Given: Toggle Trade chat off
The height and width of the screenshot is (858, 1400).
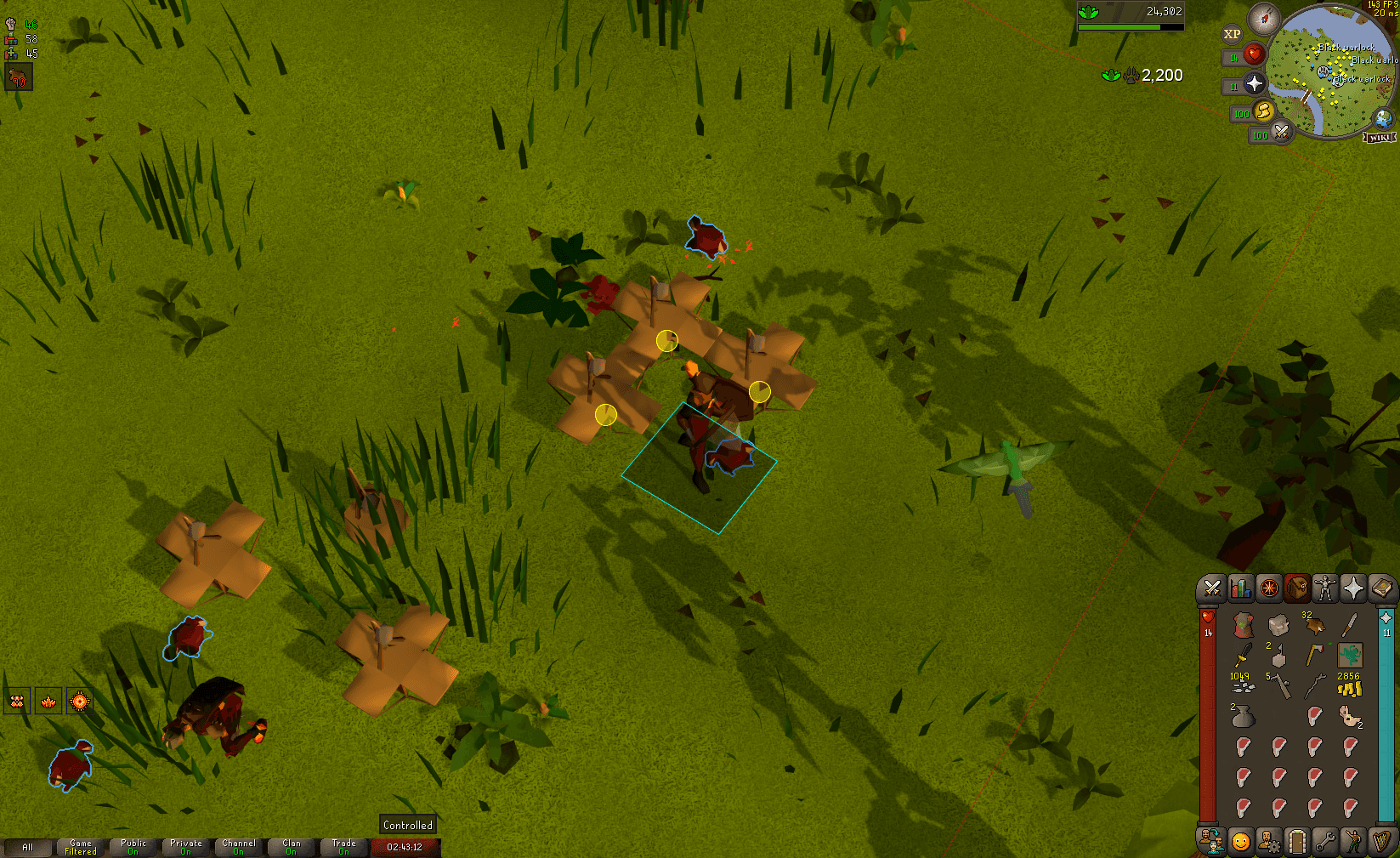Looking at the screenshot, I should click(x=343, y=846).
